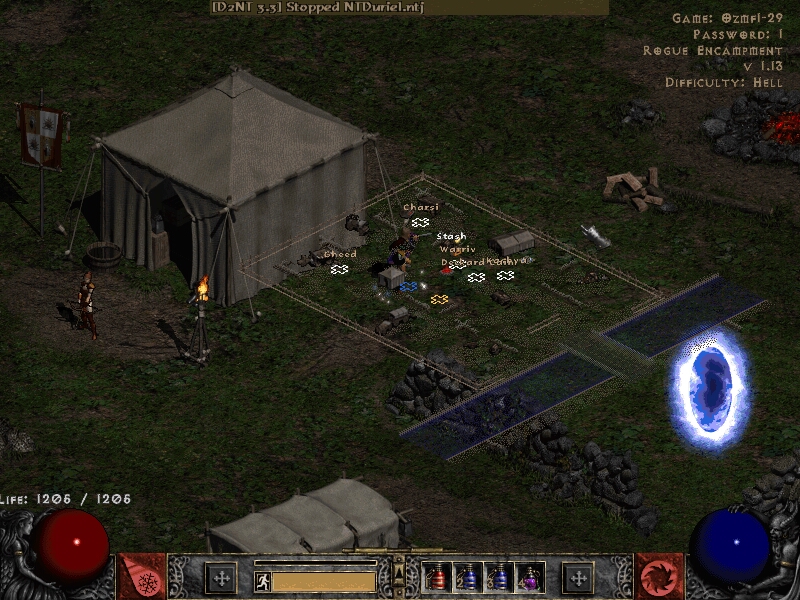
Task: Open the left-click skill selector with snowflake icon
Action: [x=142, y=576]
